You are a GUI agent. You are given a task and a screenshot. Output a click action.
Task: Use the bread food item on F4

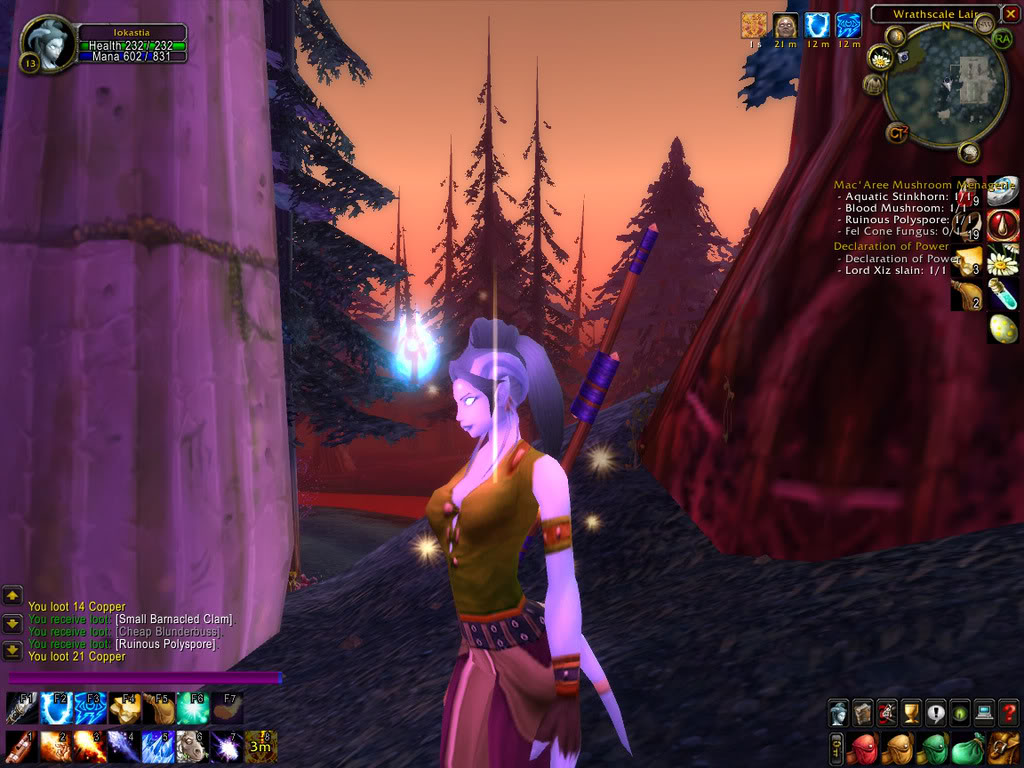124,708
